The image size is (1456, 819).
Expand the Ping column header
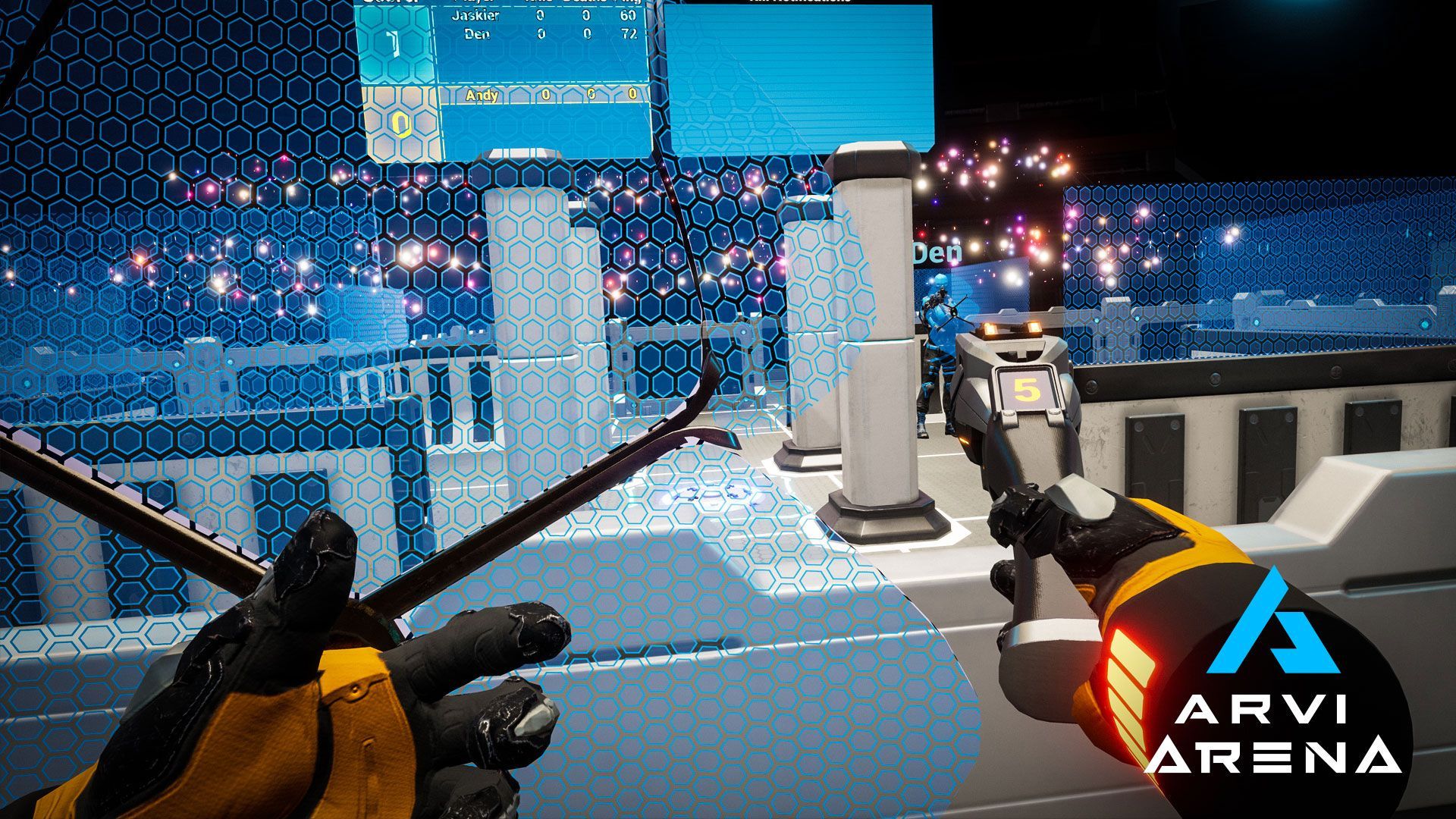(633, 4)
